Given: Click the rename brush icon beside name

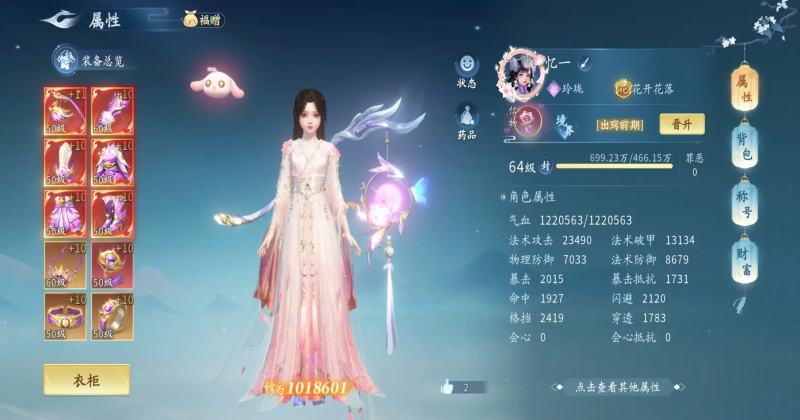Looking at the screenshot, I should tap(584, 62).
